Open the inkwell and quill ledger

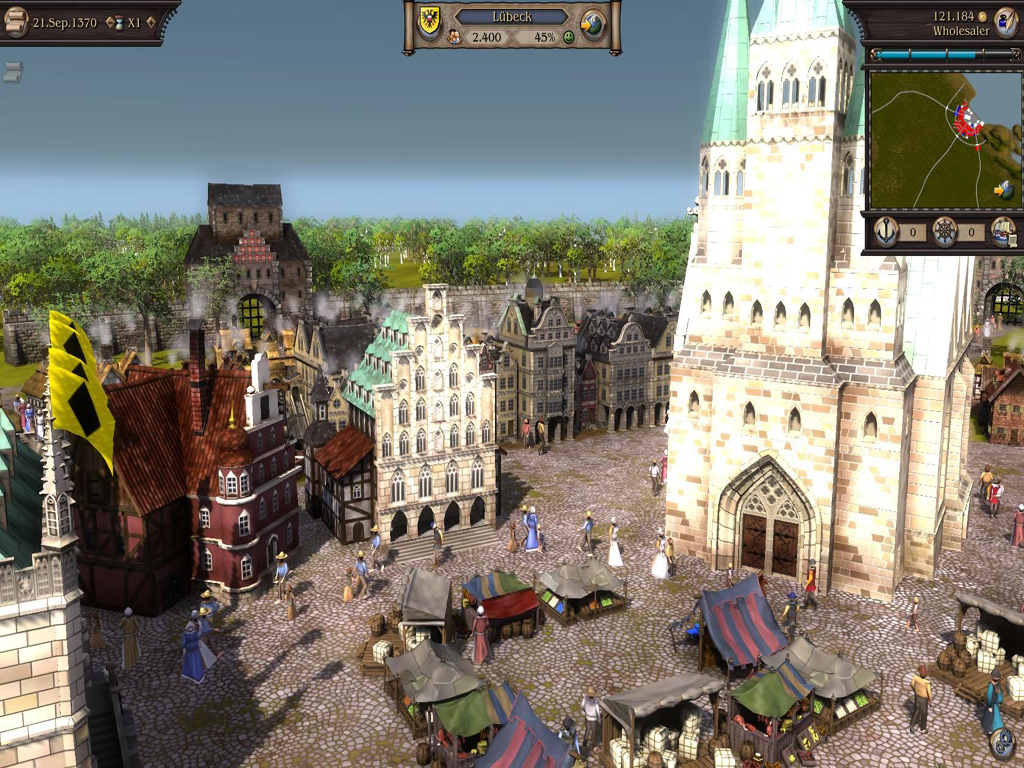click(x=1005, y=22)
